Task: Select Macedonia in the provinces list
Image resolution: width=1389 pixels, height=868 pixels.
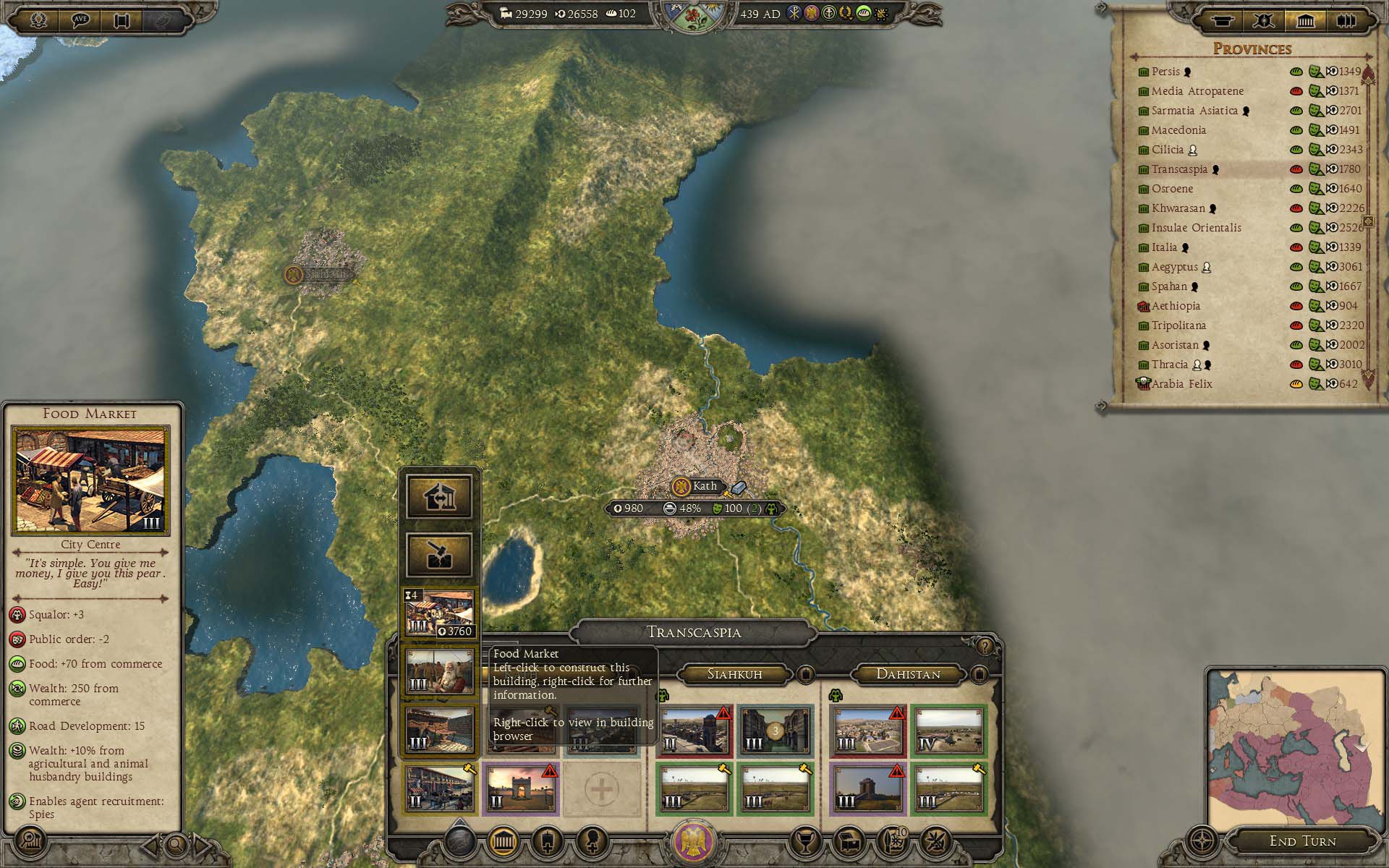Action: click(1178, 130)
